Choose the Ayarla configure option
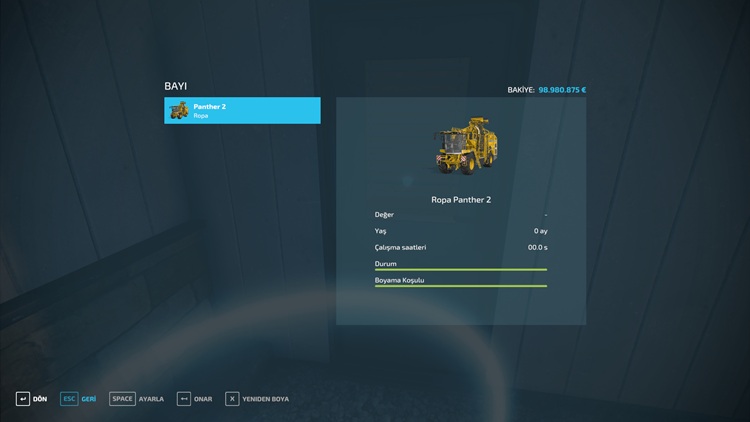 pyautogui.click(x=137, y=399)
